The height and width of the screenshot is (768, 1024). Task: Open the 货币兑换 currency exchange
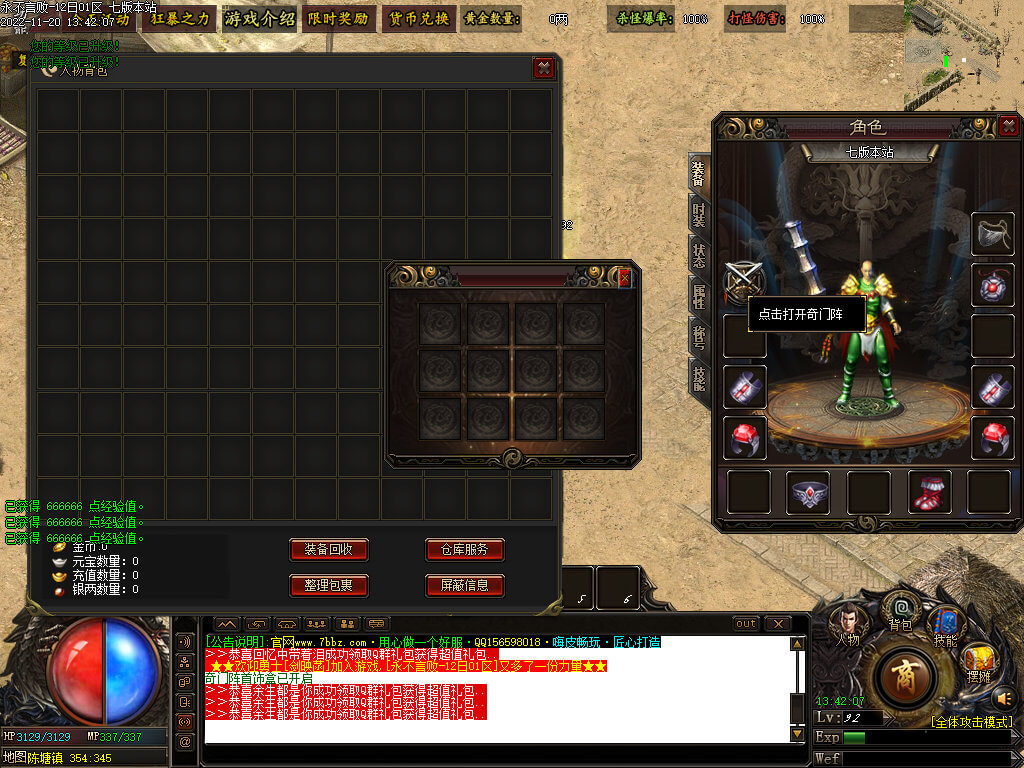click(417, 19)
